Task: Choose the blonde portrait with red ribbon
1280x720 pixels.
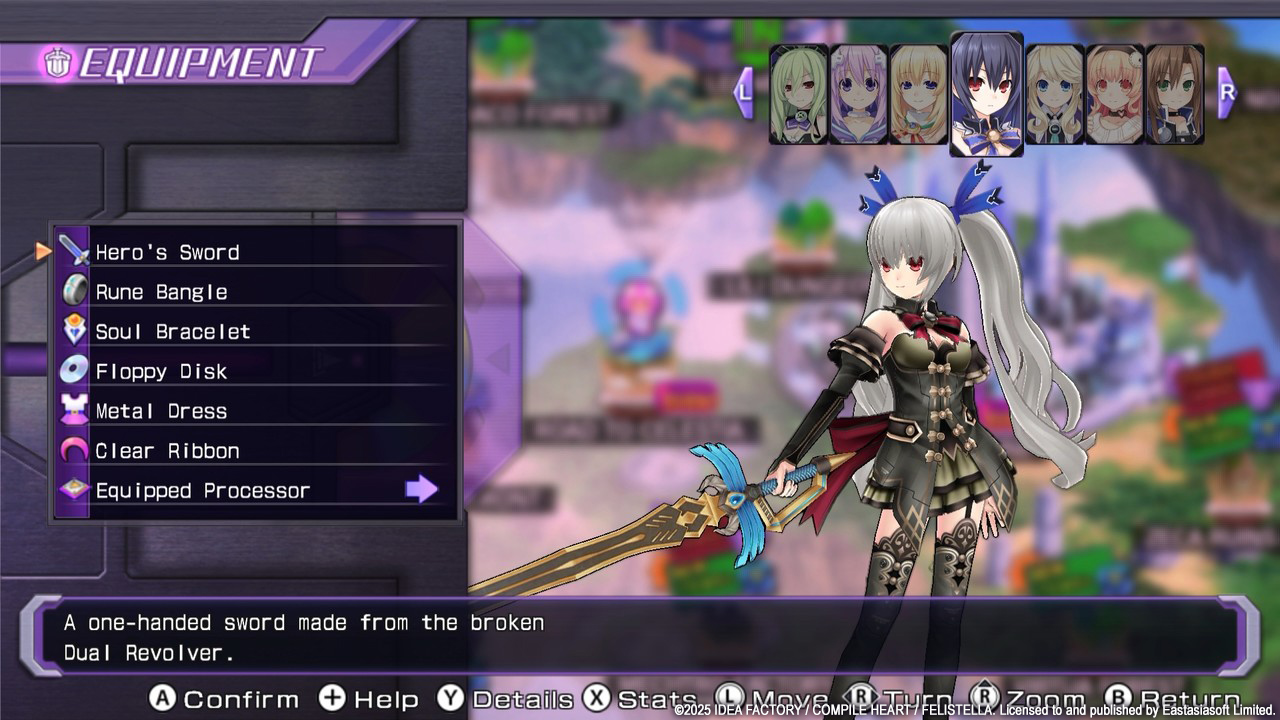Action: pos(918,94)
